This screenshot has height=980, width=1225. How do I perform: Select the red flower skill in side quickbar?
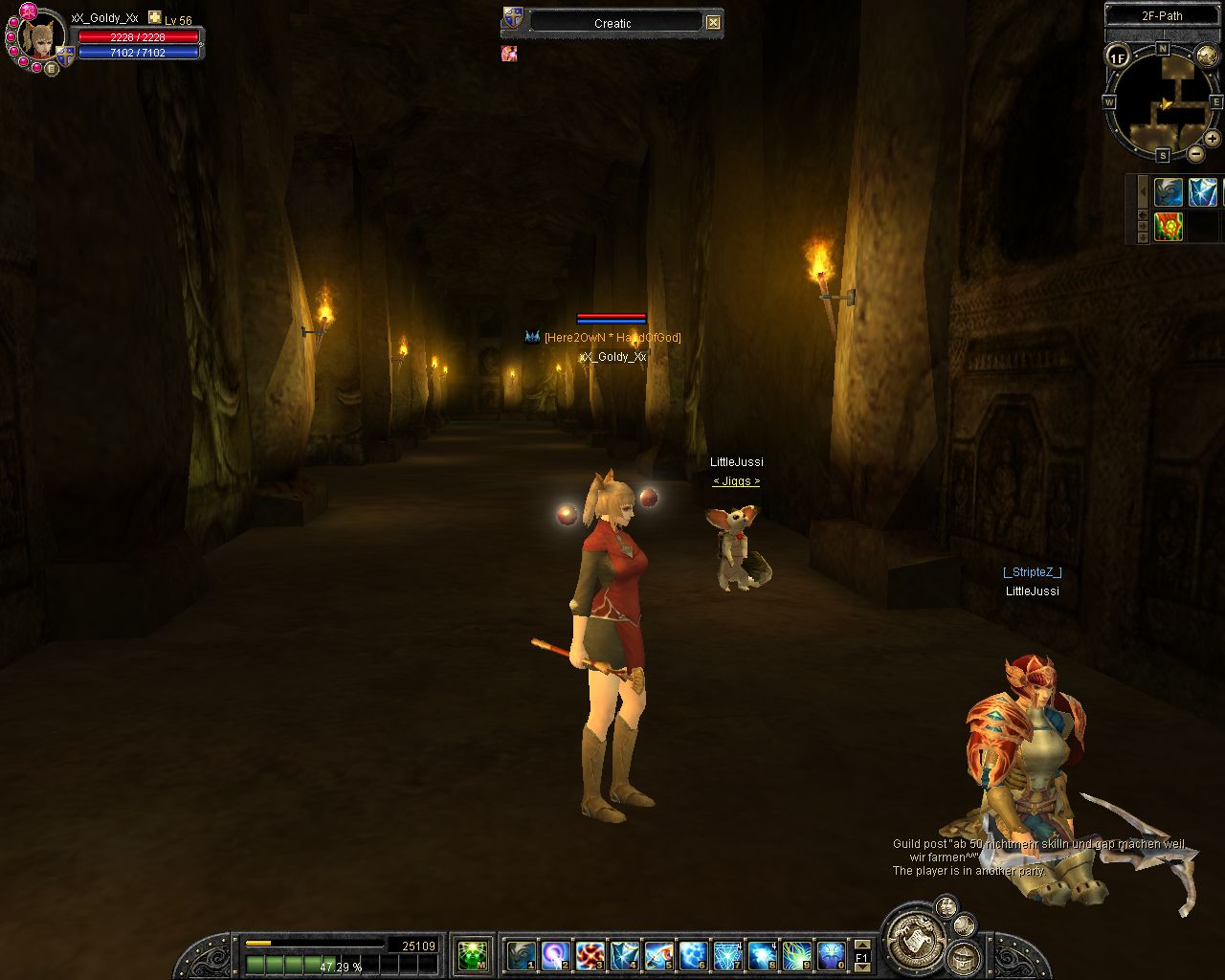coord(1168,227)
